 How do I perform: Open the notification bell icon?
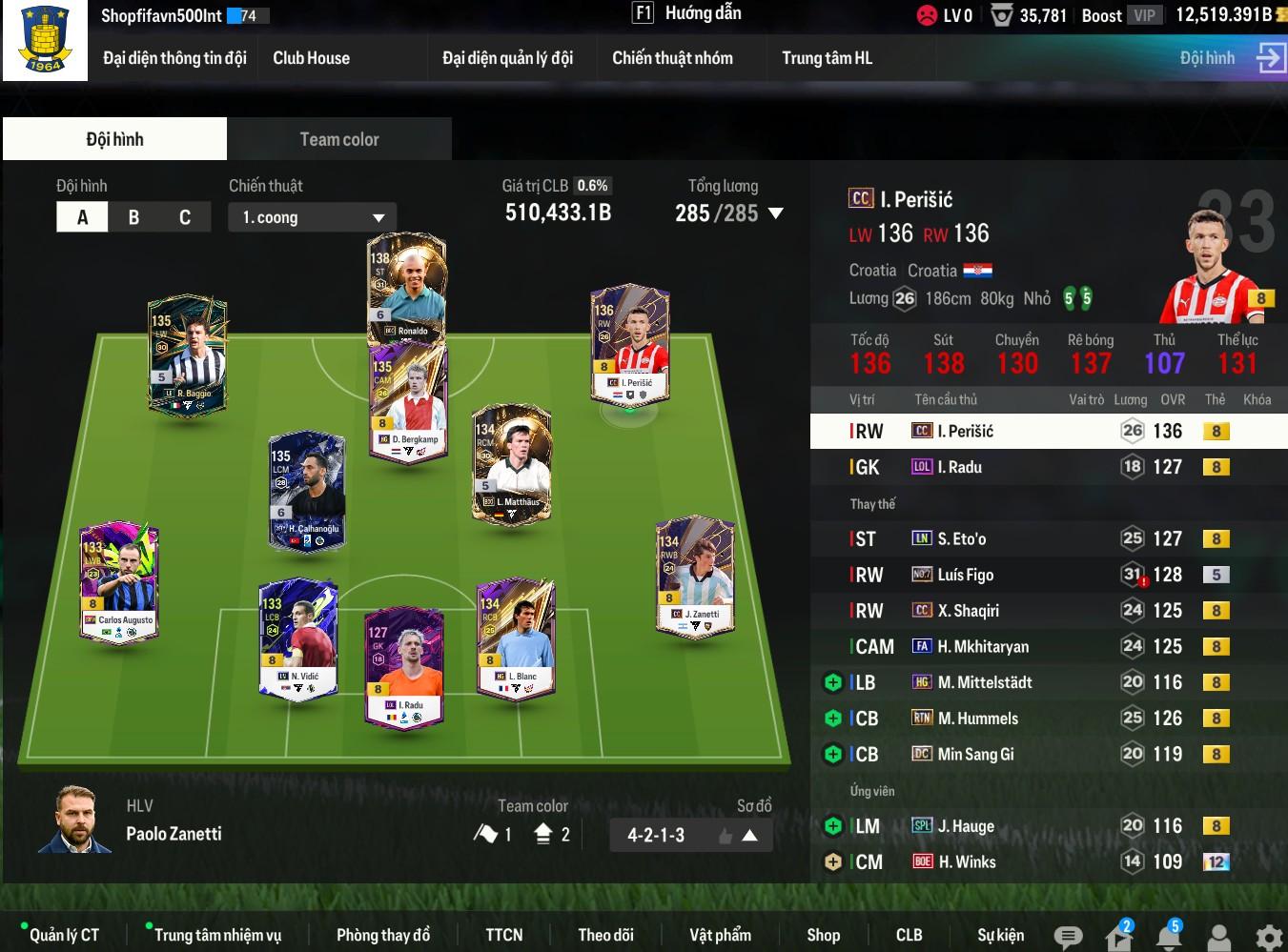pyautogui.click(x=1168, y=937)
